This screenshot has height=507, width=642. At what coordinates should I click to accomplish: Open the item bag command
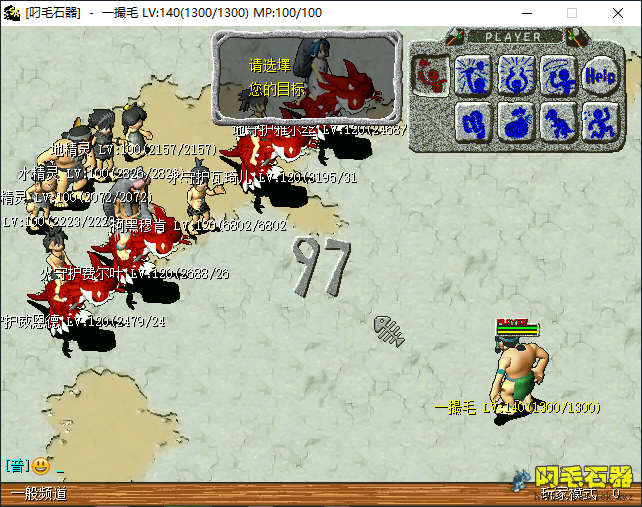point(515,122)
